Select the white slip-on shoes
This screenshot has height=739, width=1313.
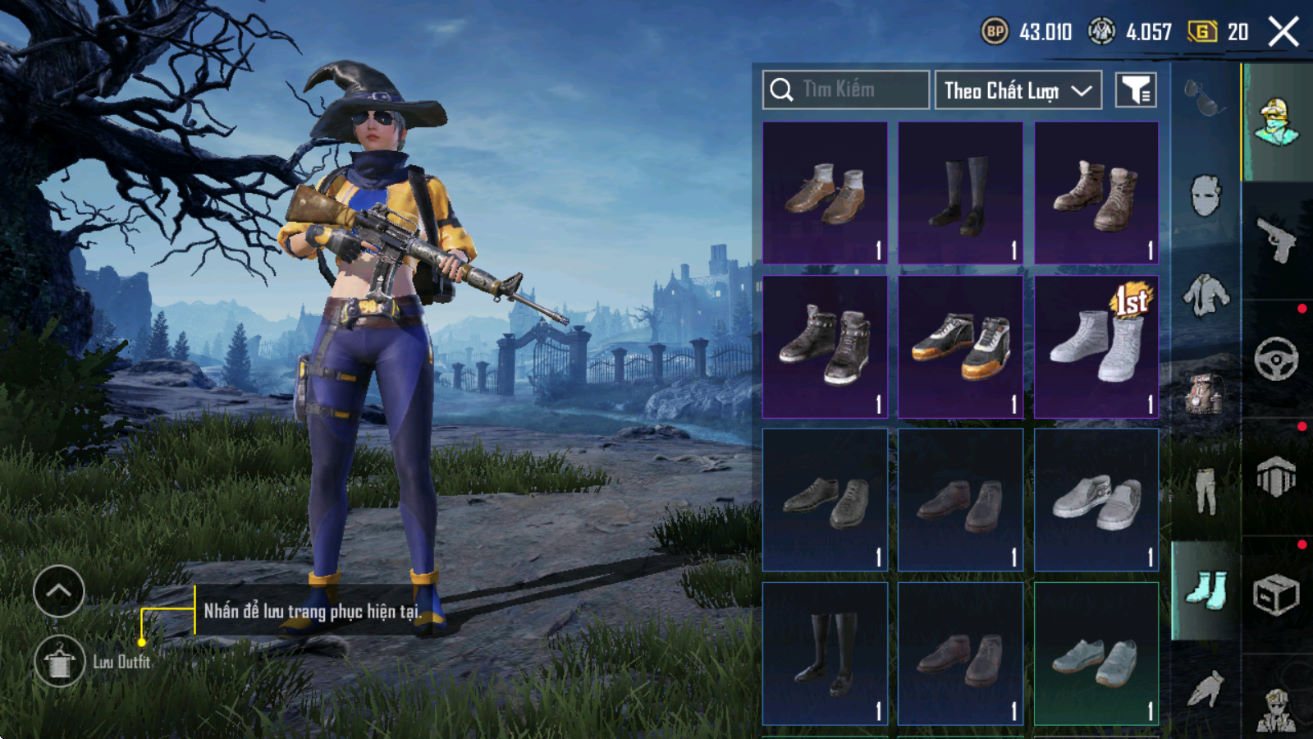click(1096, 499)
